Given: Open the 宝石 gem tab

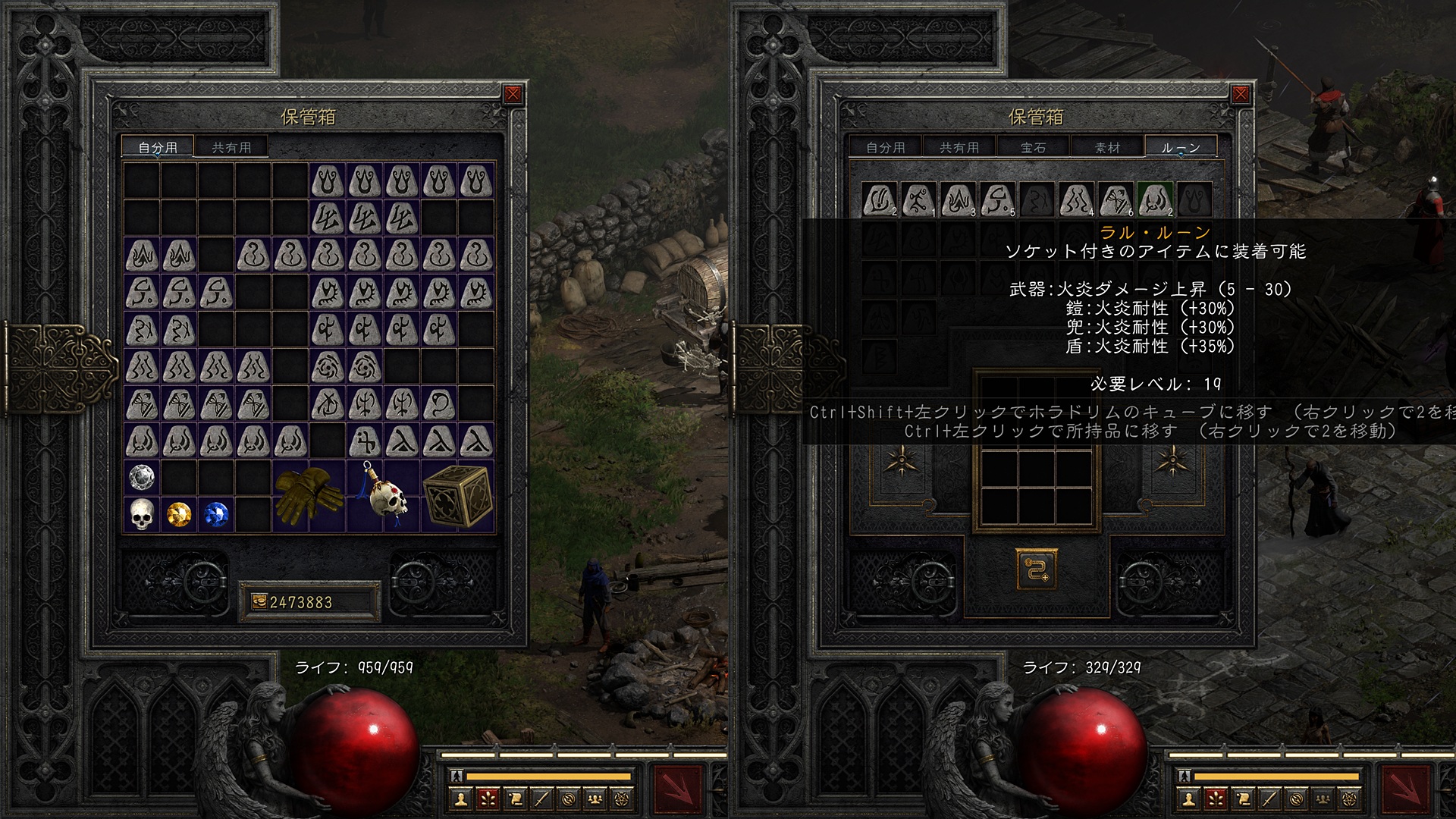Looking at the screenshot, I should (1033, 147).
